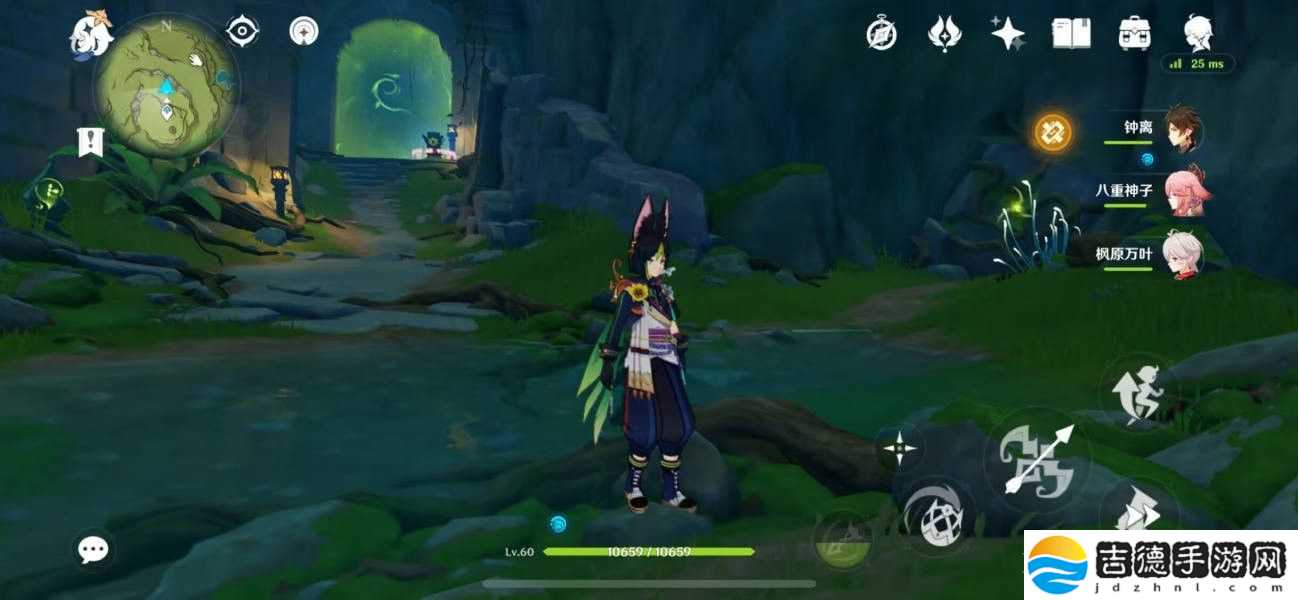
Task: Tap the bow normal attack button
Action: click(x=1036, y=462)
